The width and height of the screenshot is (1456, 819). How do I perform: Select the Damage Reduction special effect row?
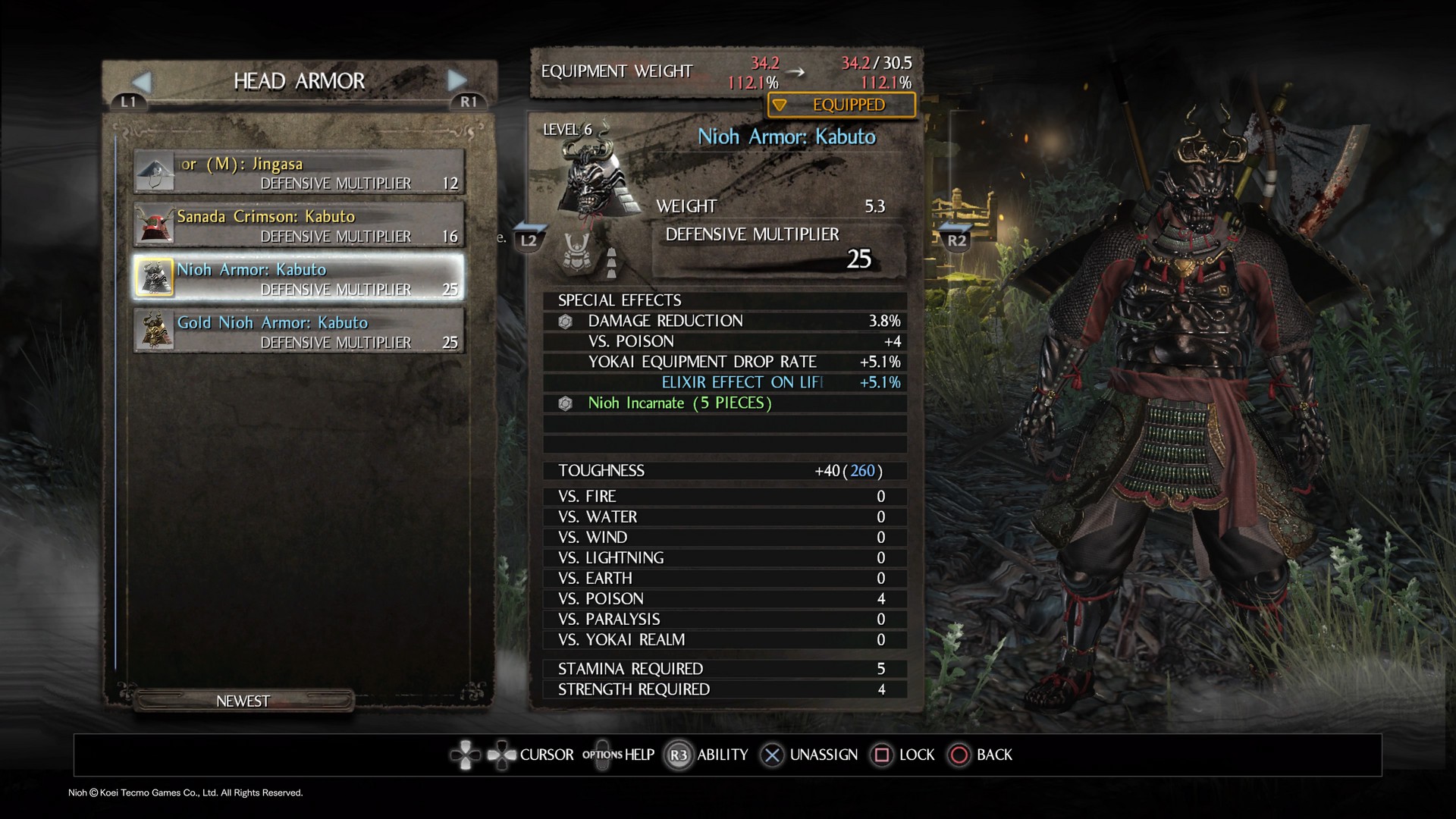724,321
